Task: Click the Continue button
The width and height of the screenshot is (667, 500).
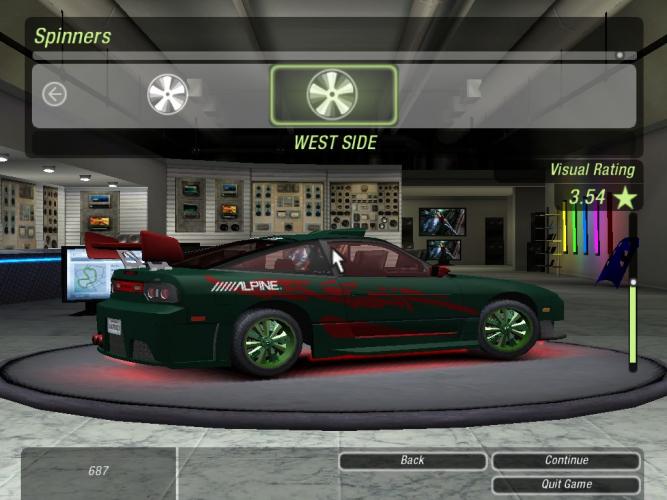Action: 566,460
